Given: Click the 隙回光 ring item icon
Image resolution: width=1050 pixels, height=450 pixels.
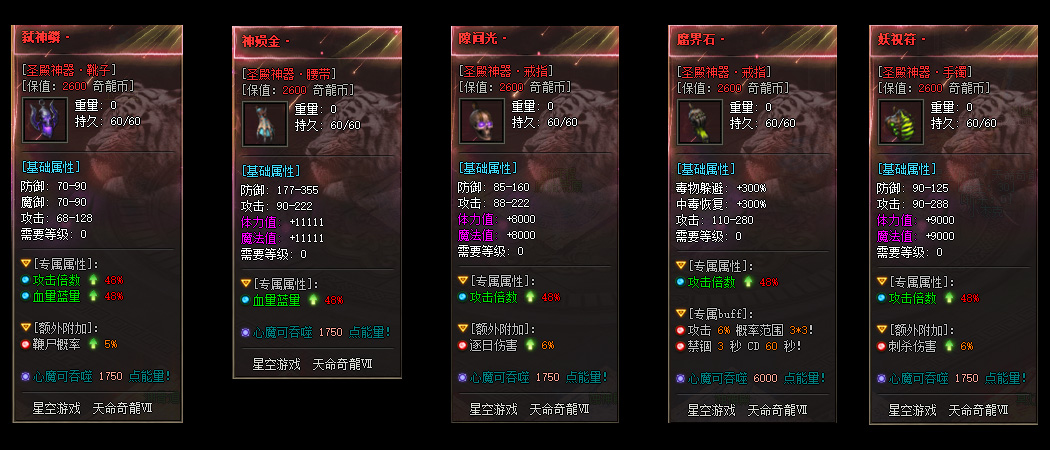Looking at the screenshot, I should [x=482, y=120].
